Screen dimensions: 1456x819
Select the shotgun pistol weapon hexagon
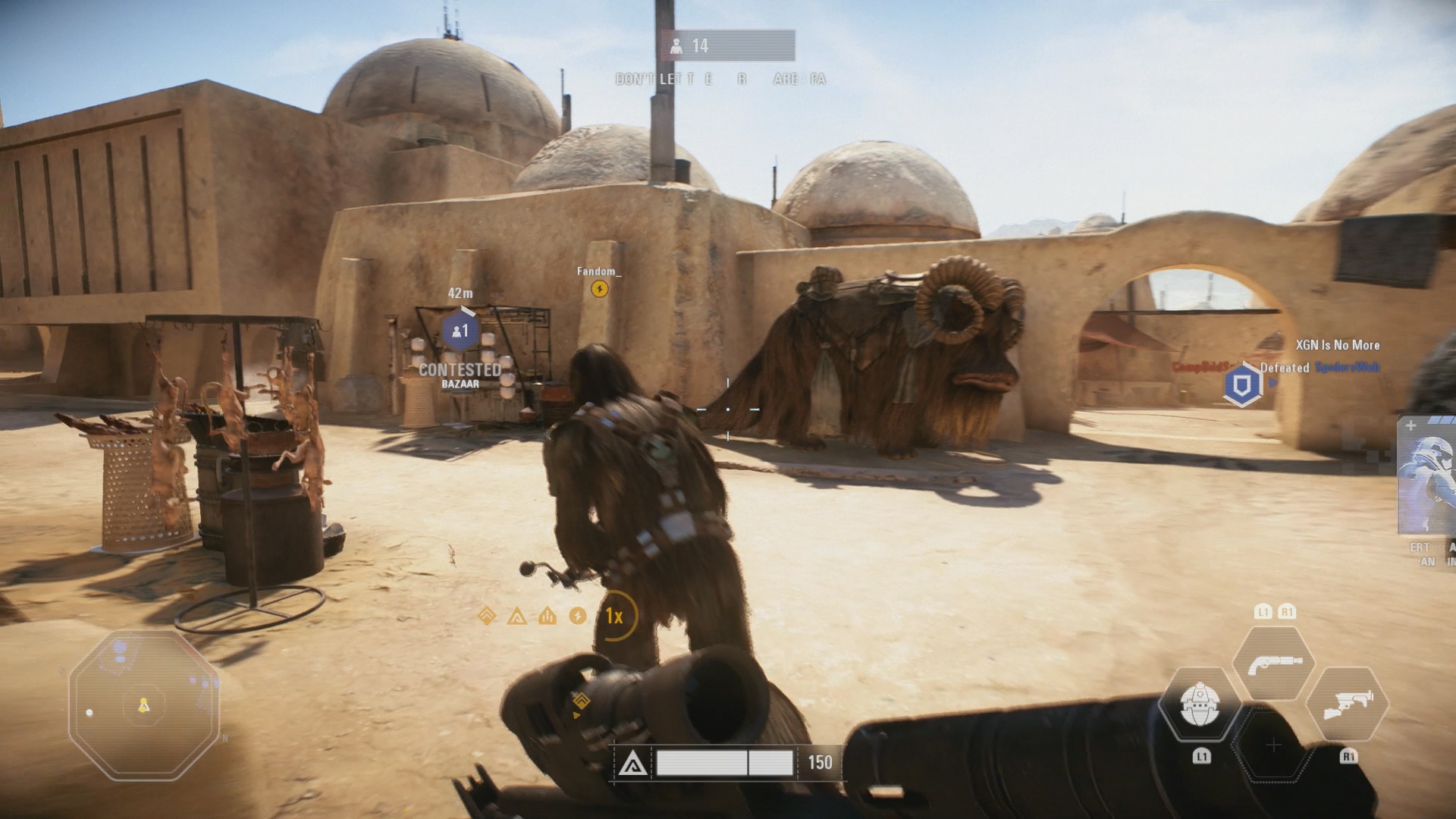(x=1274, y=664)
